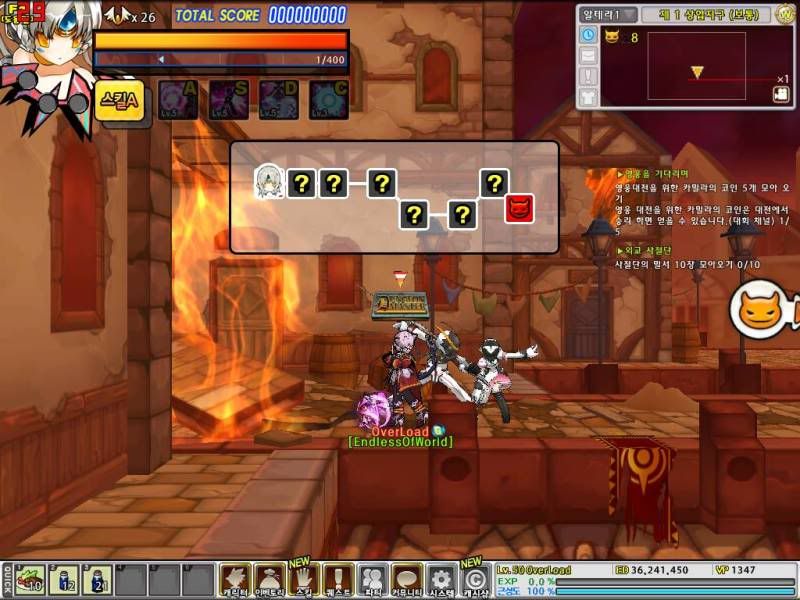Open the 인벤토리 inventory bag
Image resolution: width=800 pixels, height=600 pixels.
tap(270, 580)
